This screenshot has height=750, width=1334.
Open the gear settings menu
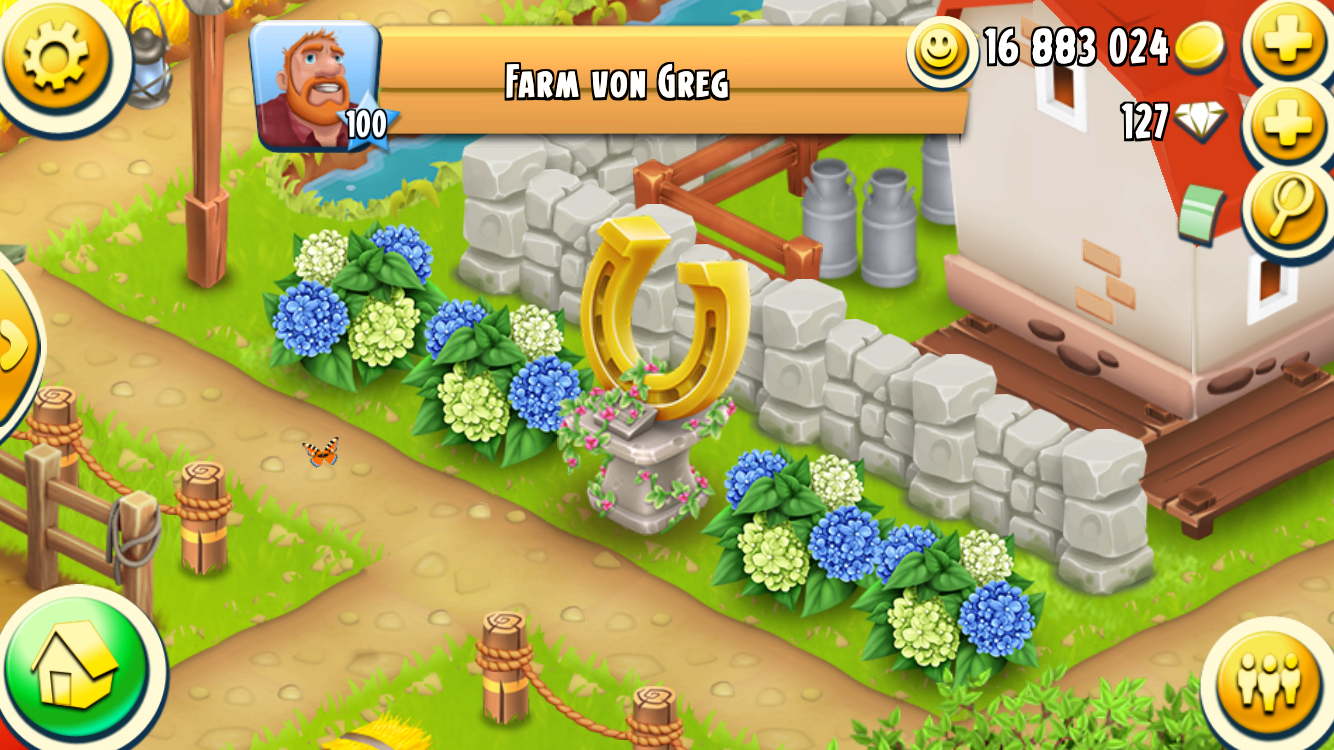click(56, 55)
